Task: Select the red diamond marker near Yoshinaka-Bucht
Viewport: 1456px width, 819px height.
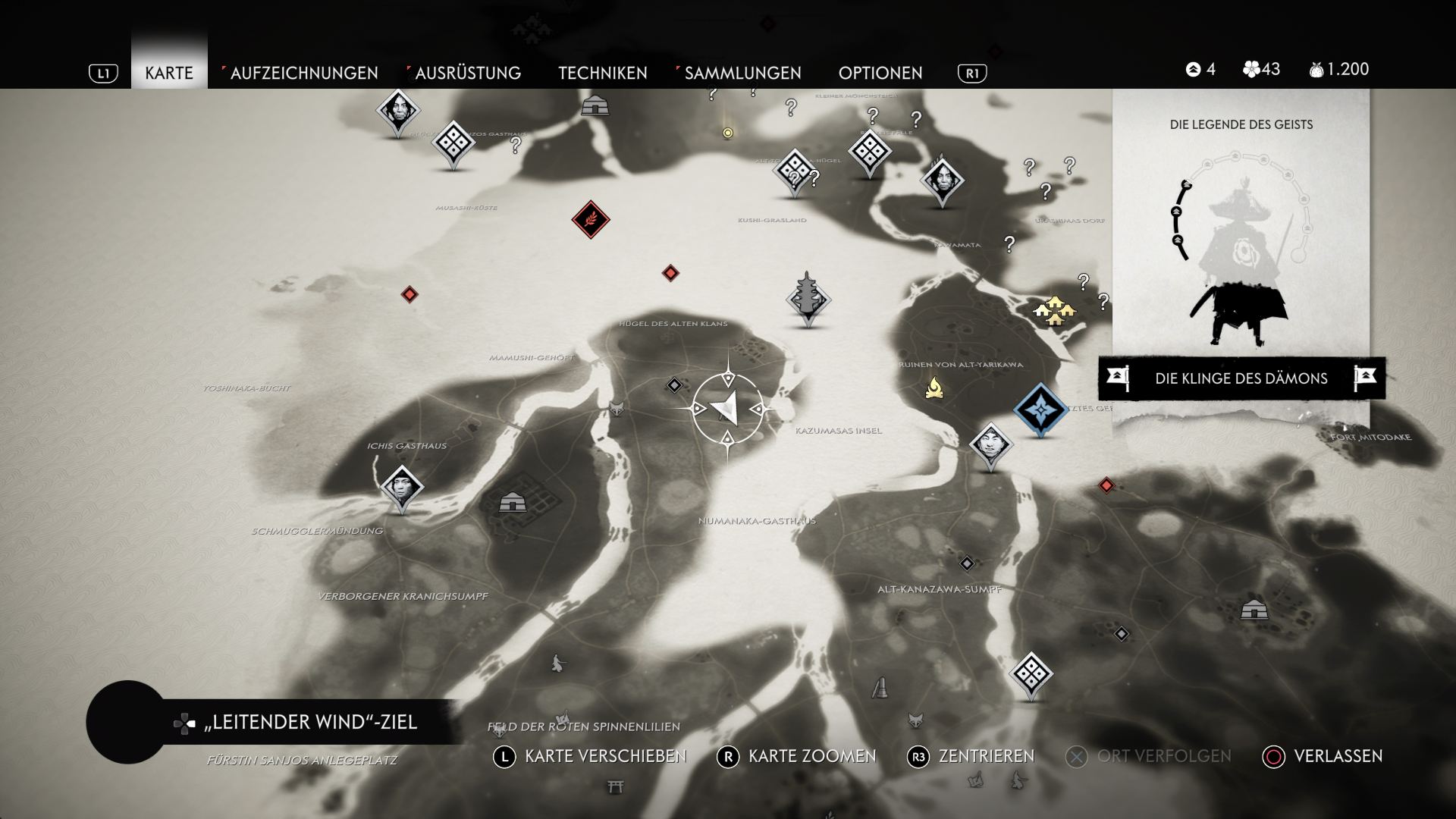Action: pyautogui.click(x=409, y=294)
